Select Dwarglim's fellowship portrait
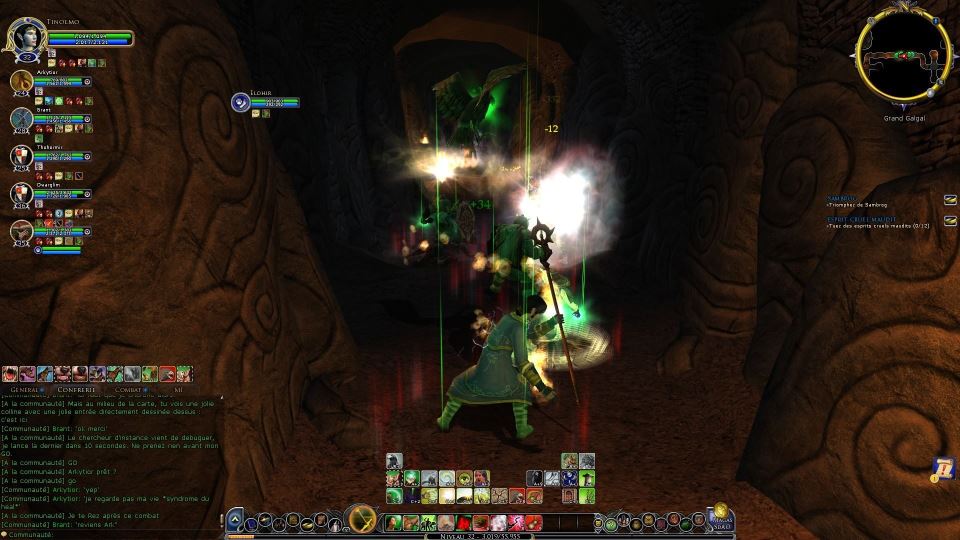 pos(22,193)
